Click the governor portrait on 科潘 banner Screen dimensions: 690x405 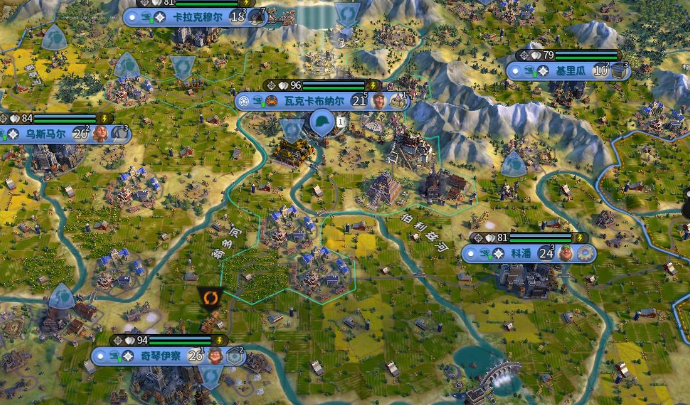[566, 253]
